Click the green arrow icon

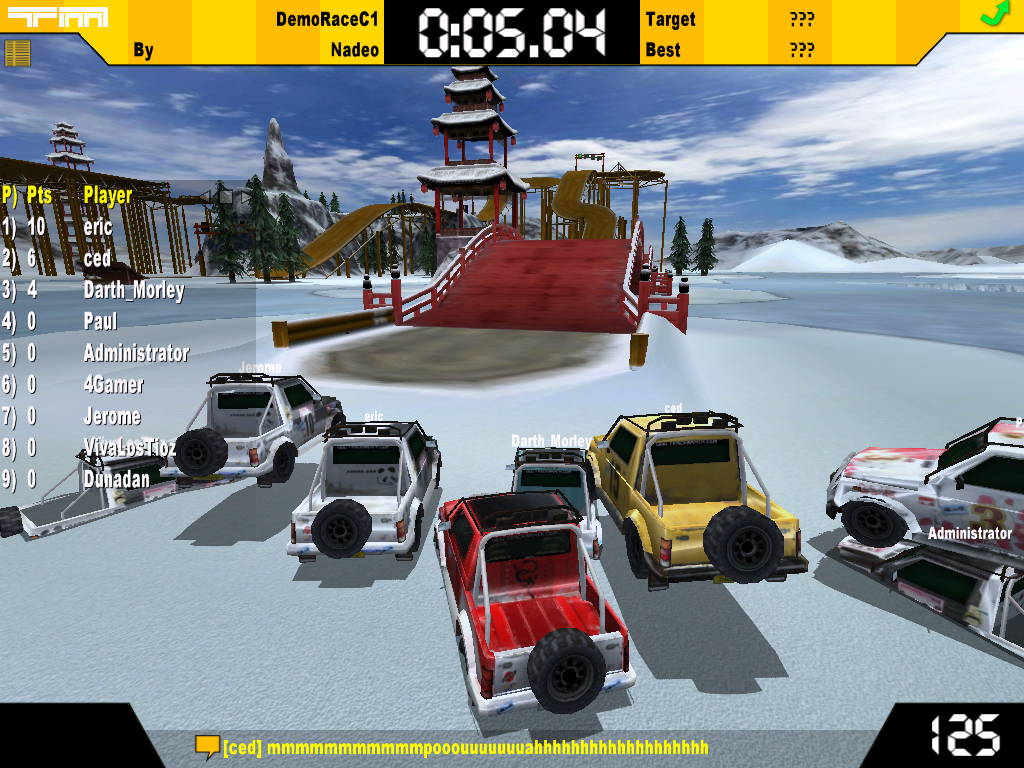point(993,14)
